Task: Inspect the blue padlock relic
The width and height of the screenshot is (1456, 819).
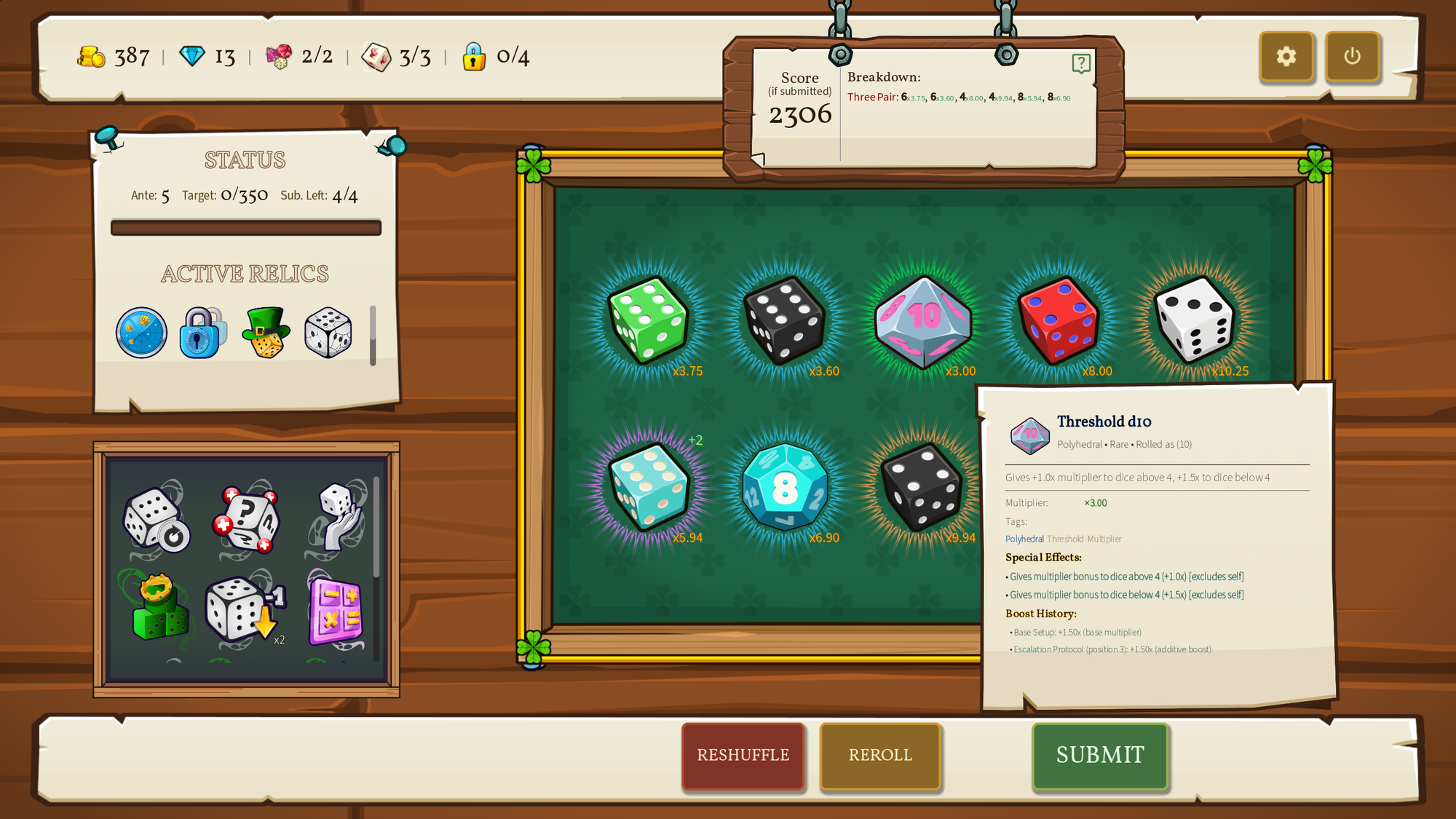Action: click(202, 333)
